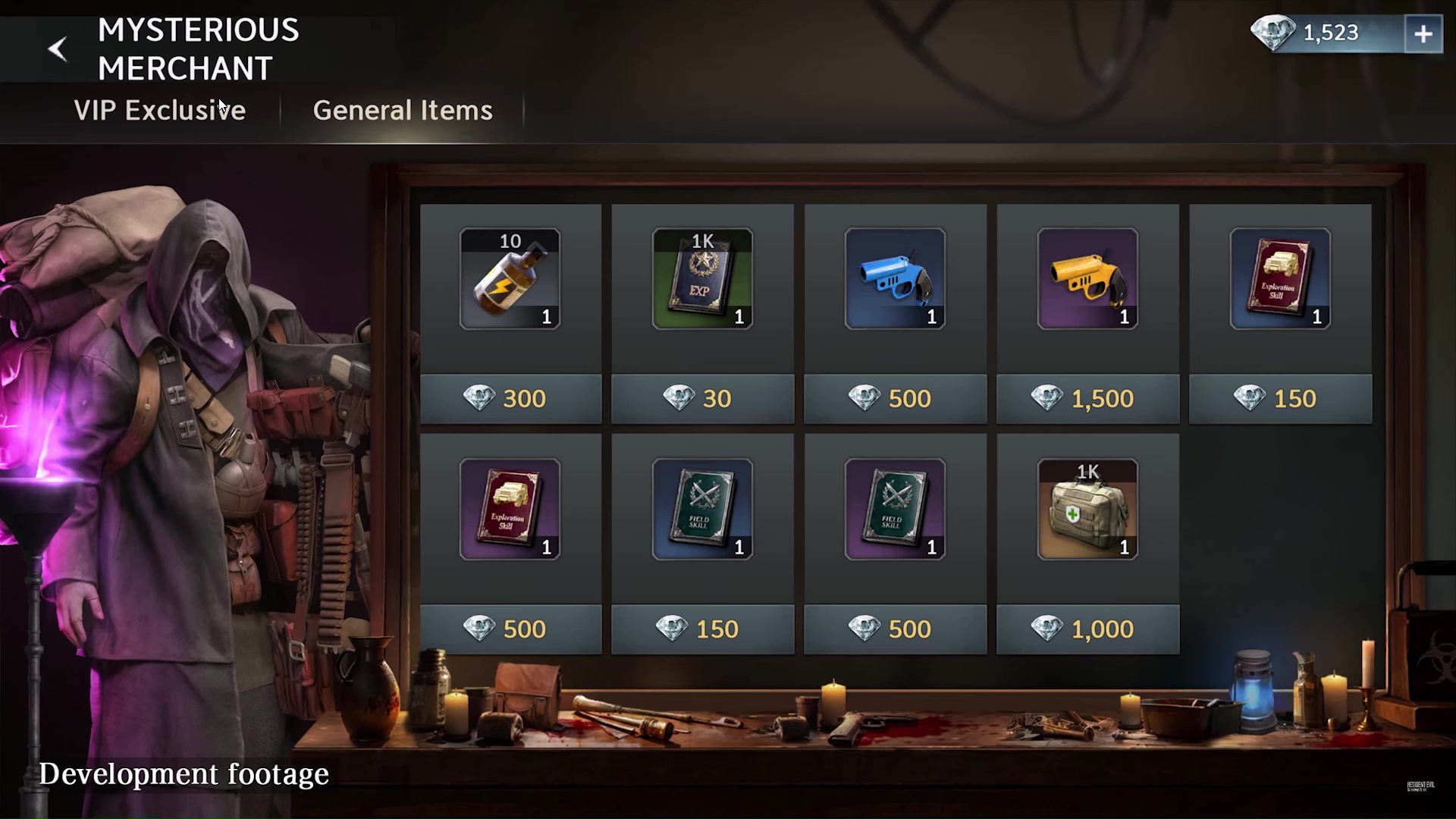The height and width of the screenshot is (819, 1456).
Task: Switch to the VIP Exclusive tab
Action: tap(159, 111)
